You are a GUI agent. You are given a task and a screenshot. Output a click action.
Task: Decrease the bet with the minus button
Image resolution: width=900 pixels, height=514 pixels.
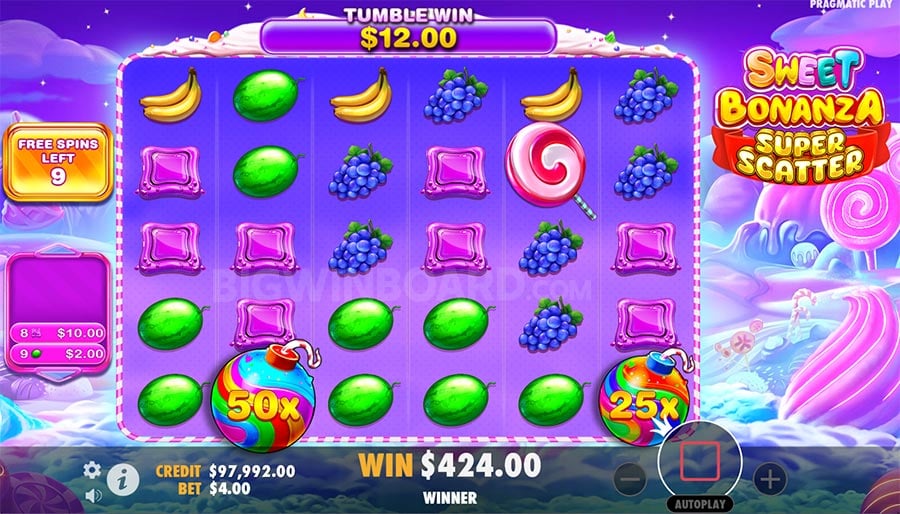click(631, 479)
